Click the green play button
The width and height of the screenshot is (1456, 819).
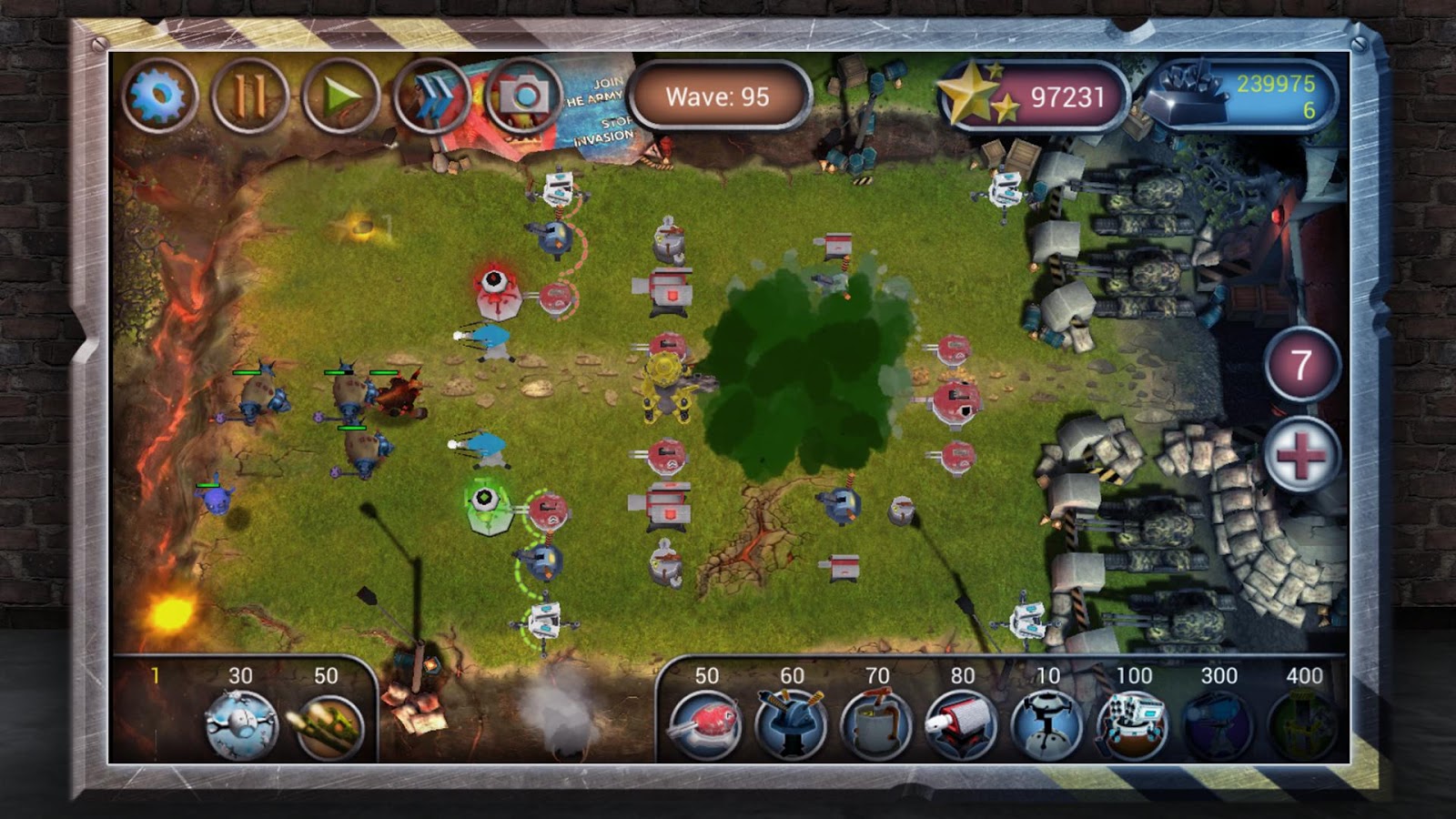tap(341, 96)
